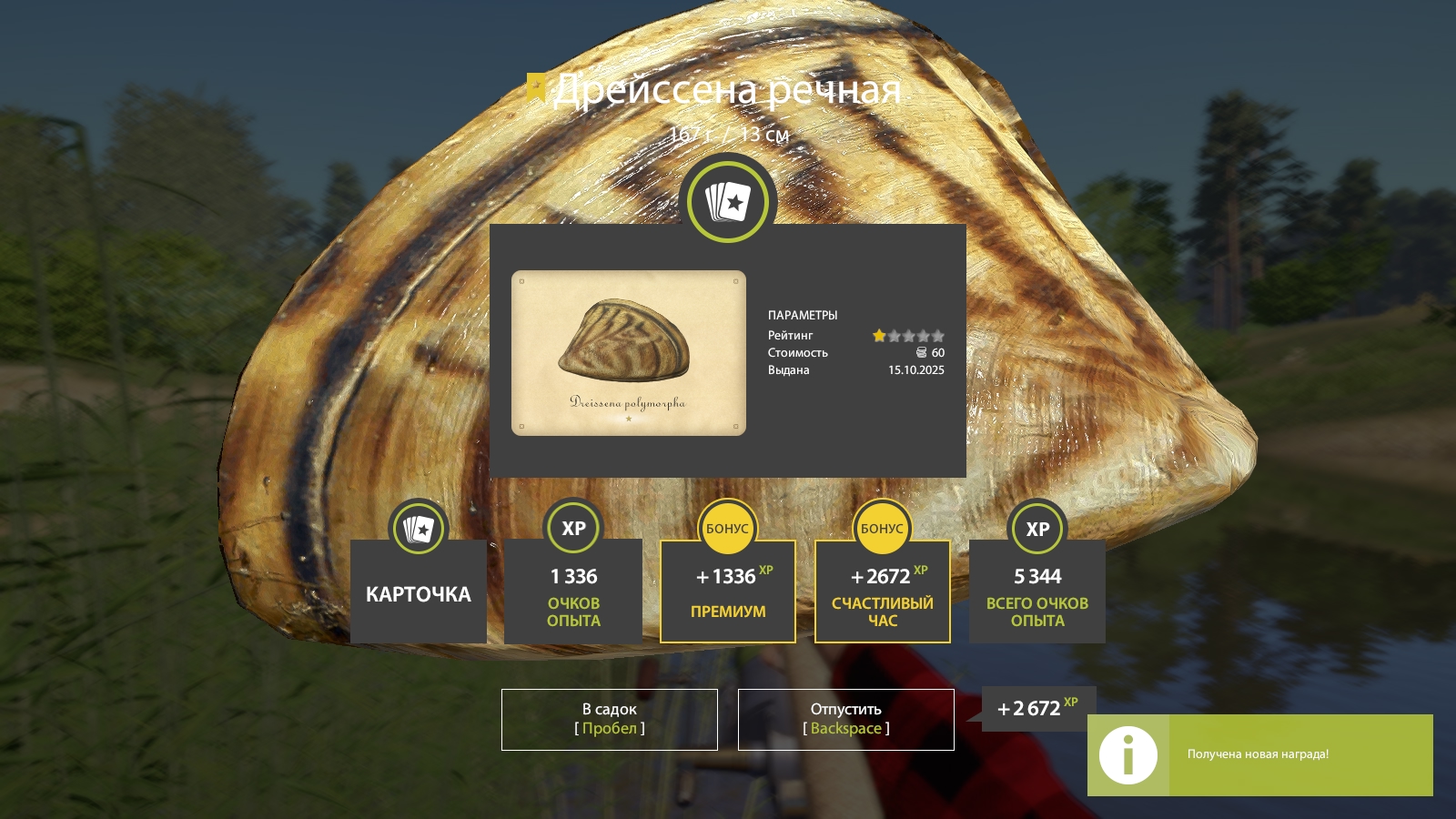Viewport: 1456px width, 819px height.
Task: Open the Dreissena polymorpha card image
Action: click(628, 352)
